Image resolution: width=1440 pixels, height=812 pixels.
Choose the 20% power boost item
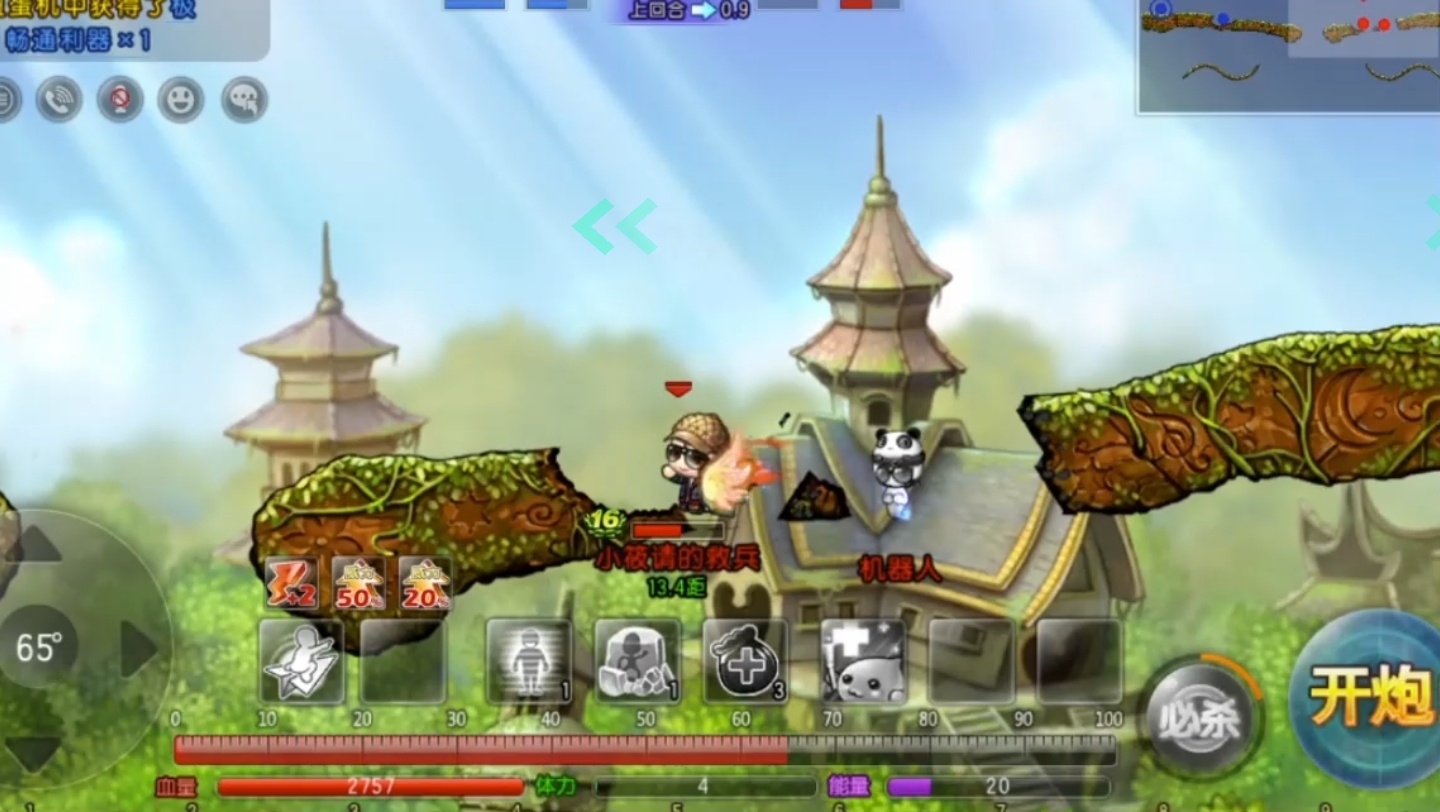[425, 583]
